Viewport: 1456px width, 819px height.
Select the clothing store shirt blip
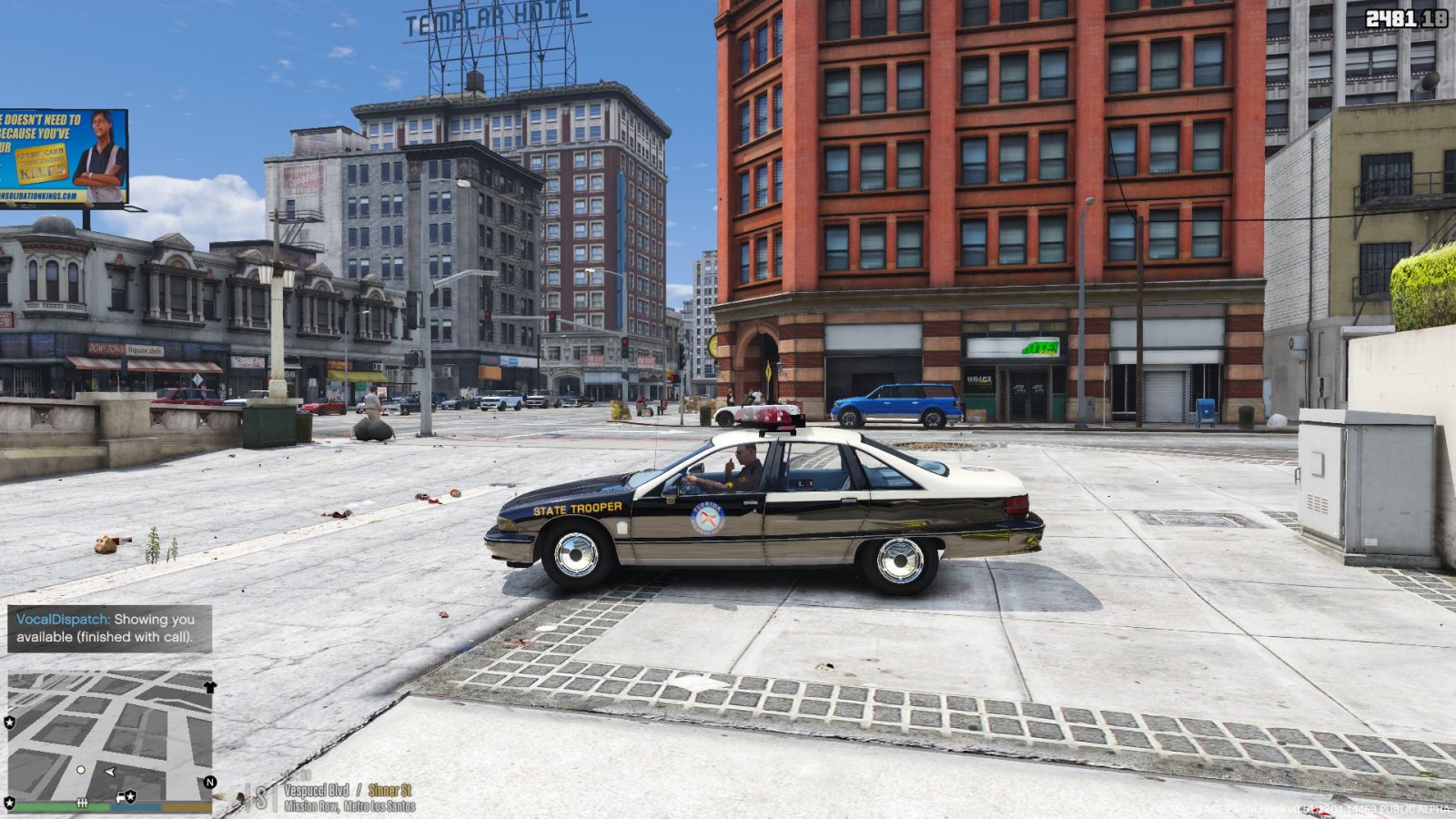point(210,687)
